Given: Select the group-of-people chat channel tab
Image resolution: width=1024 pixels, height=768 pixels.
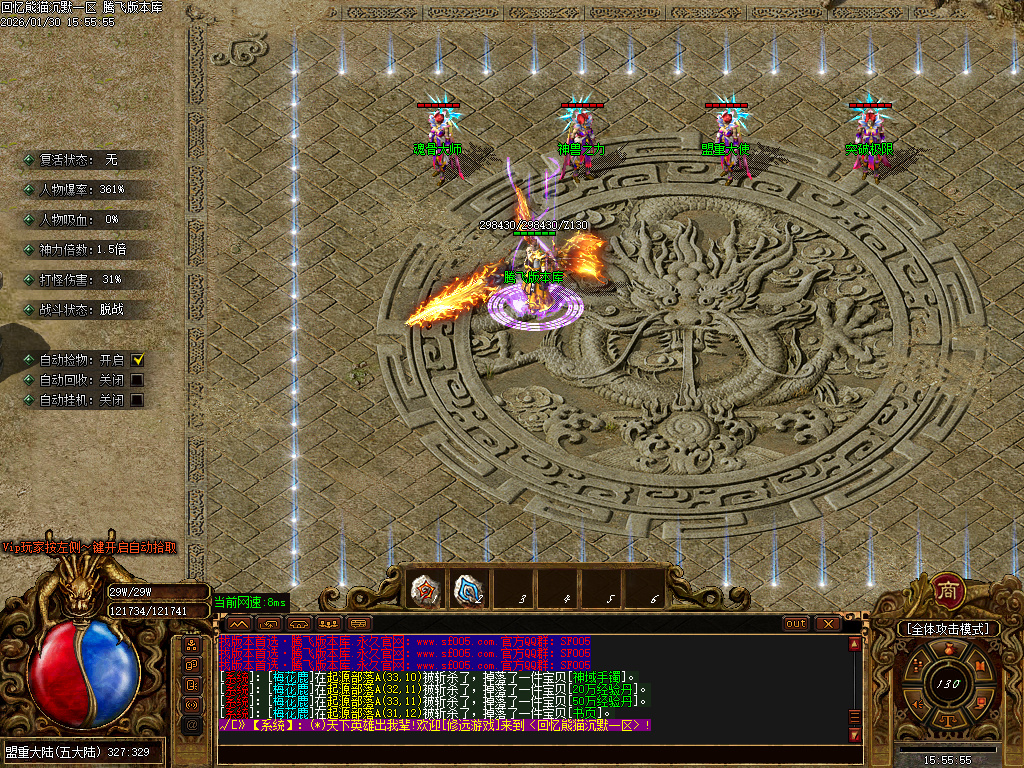Looking at the screenshot, I should tap(326, 623).
